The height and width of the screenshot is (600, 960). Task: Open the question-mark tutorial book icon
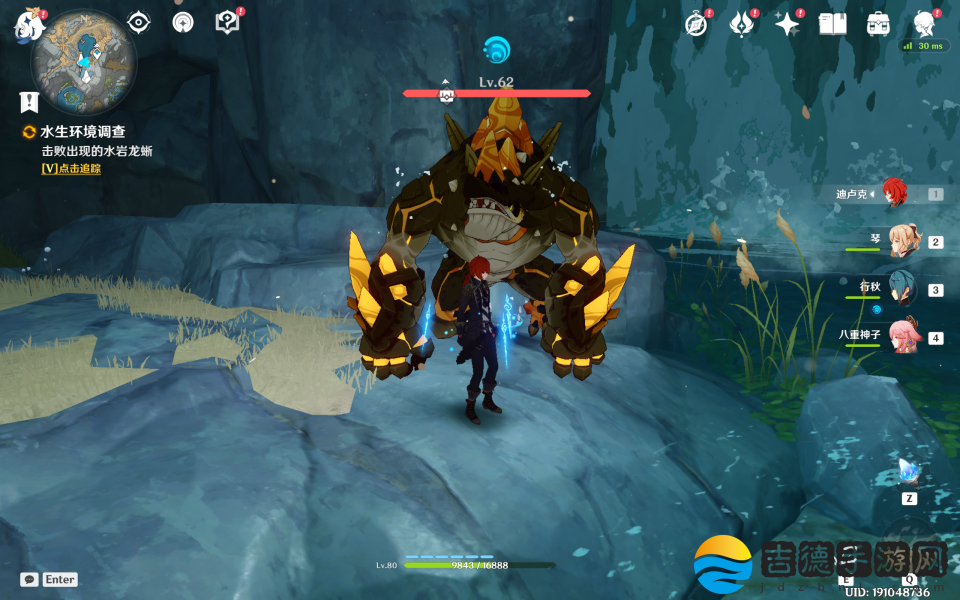[228, 22]
